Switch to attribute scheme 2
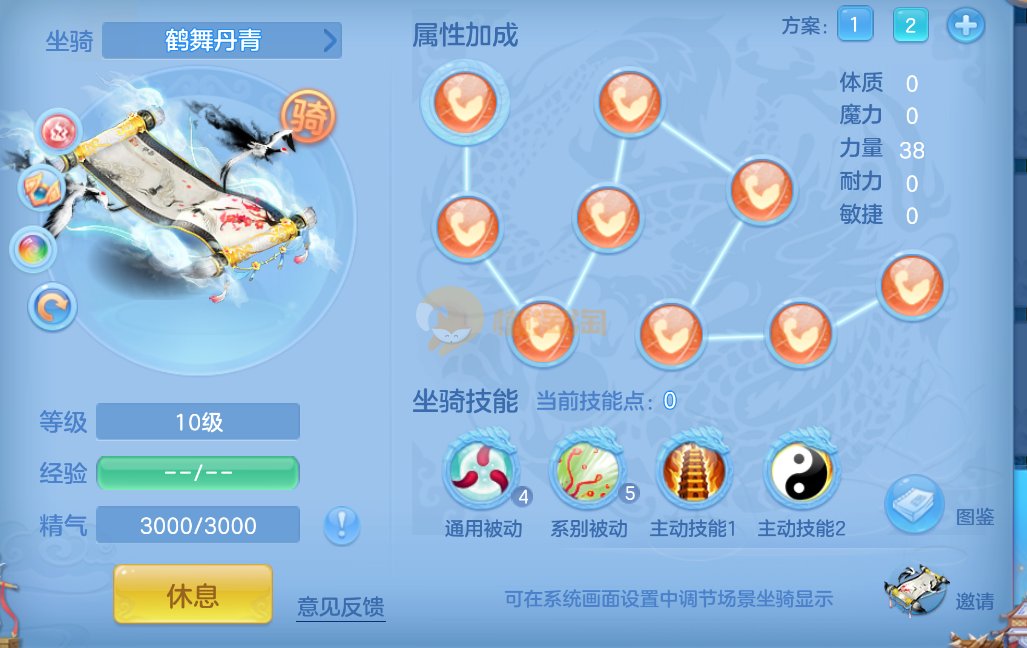 [x=910, y=25]
